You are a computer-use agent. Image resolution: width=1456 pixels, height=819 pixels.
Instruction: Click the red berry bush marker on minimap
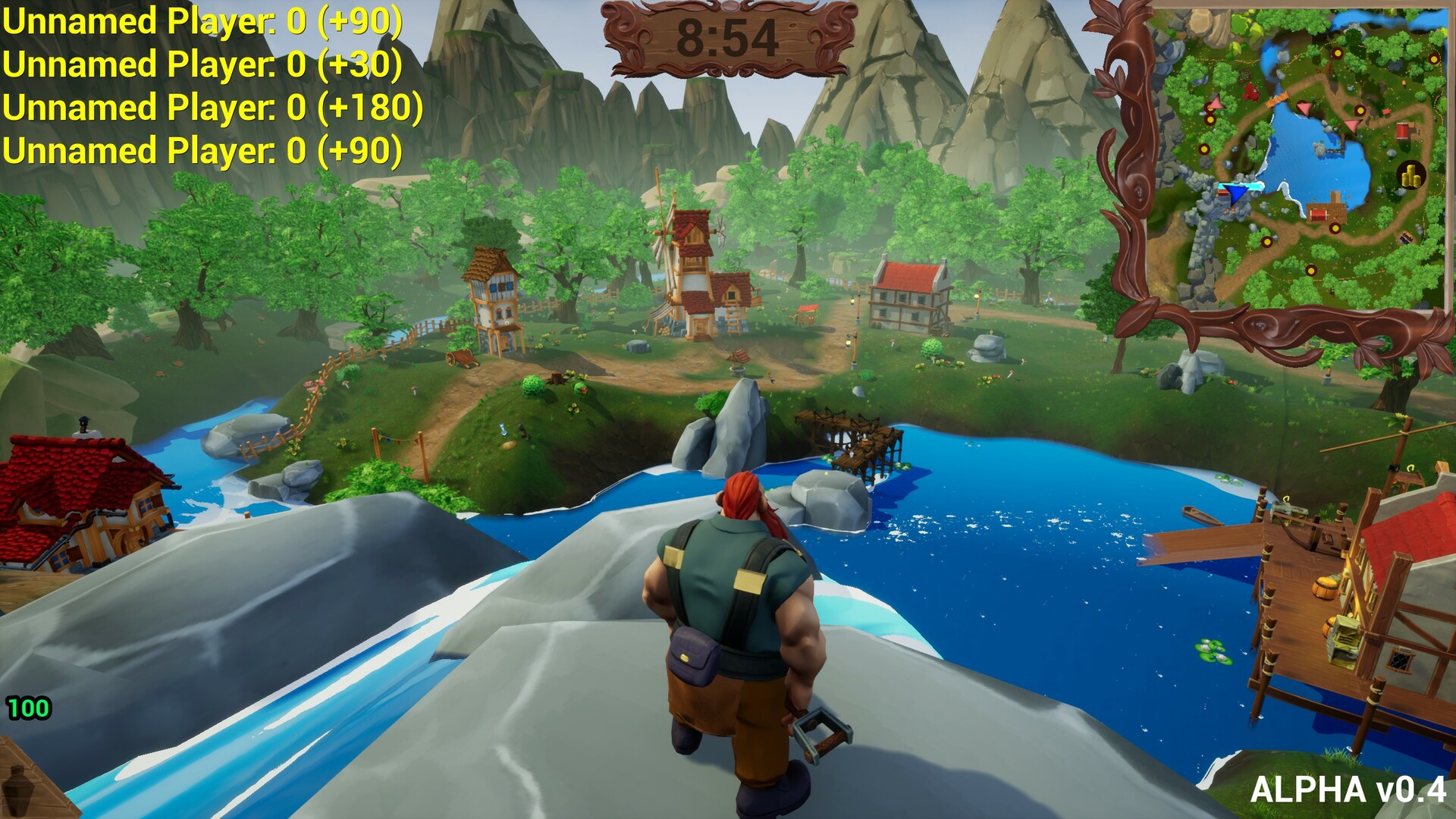(1250, 90)
